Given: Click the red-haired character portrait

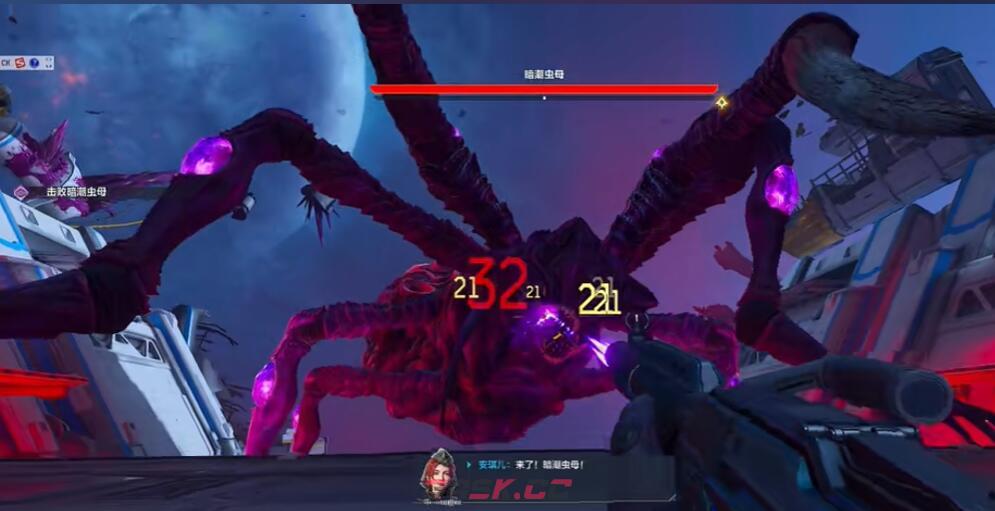Looking at the screenshot, I should tap(436, 474).
